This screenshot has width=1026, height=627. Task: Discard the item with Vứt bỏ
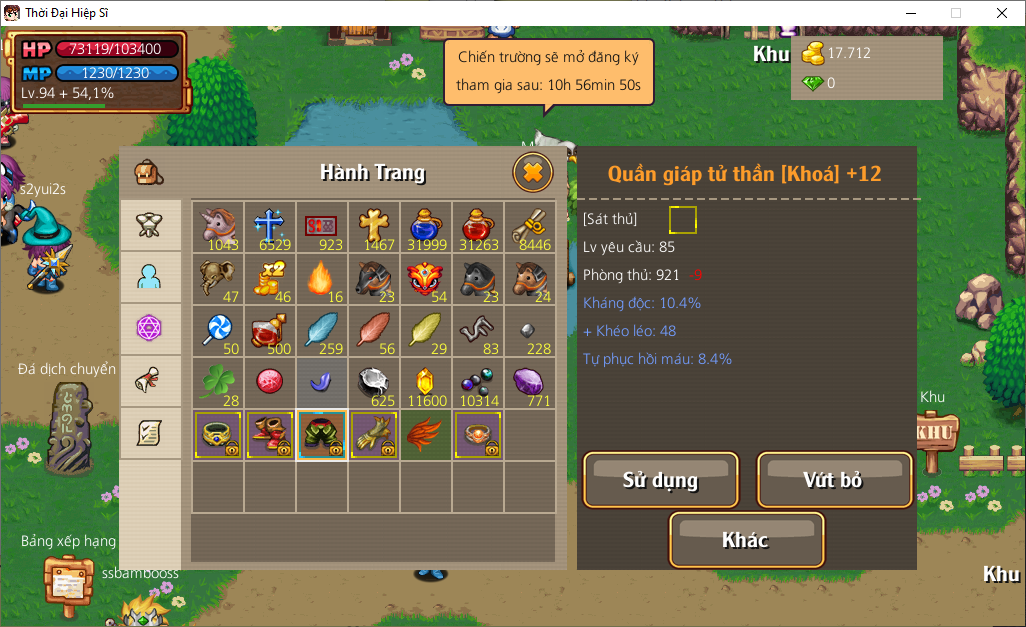[834, 480]
